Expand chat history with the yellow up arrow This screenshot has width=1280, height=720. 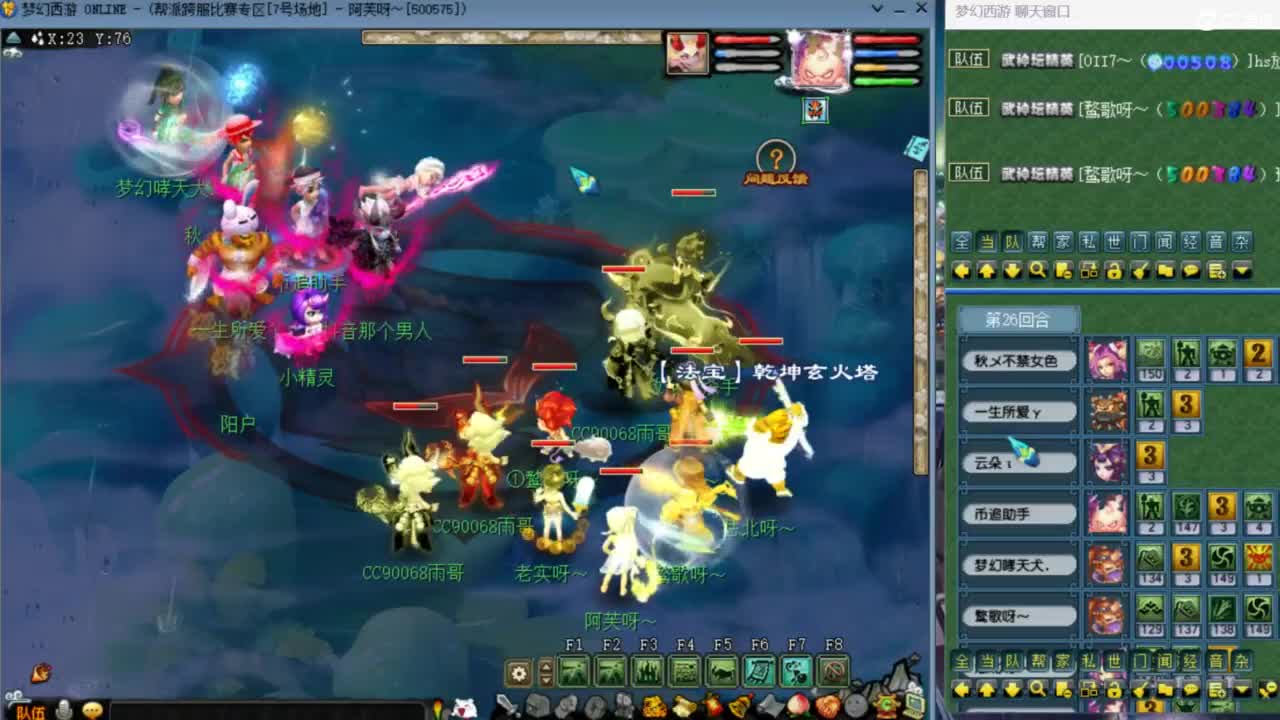(x=988, y=270)
